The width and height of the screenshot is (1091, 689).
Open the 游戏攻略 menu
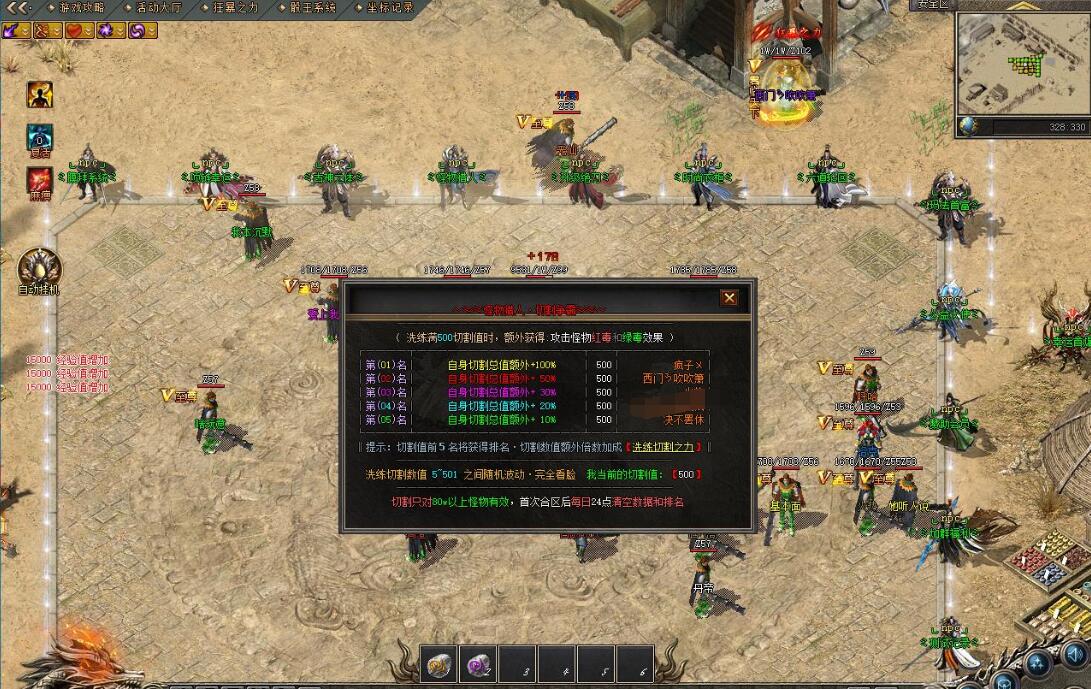(x=80, y=7)
